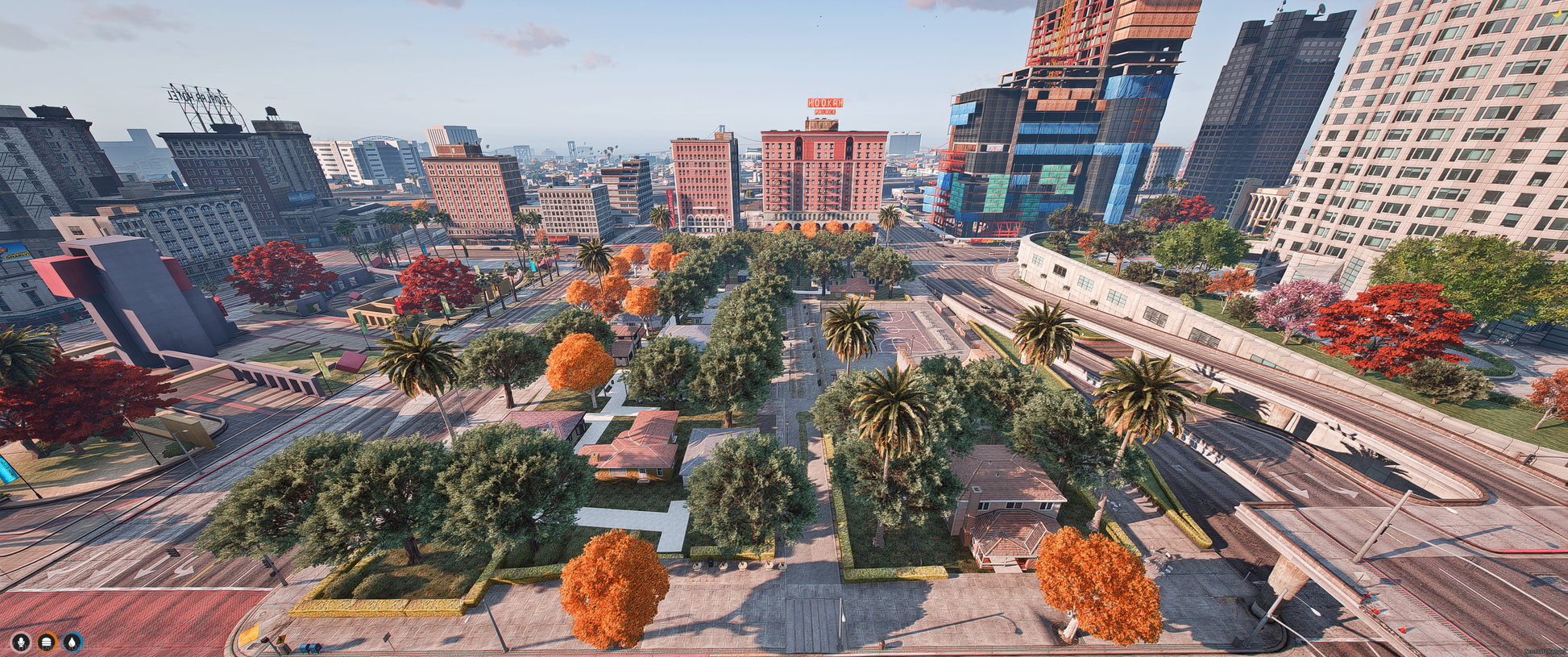Click the water drop thirst icon
Screen dimensions: 1568x657
73,642
